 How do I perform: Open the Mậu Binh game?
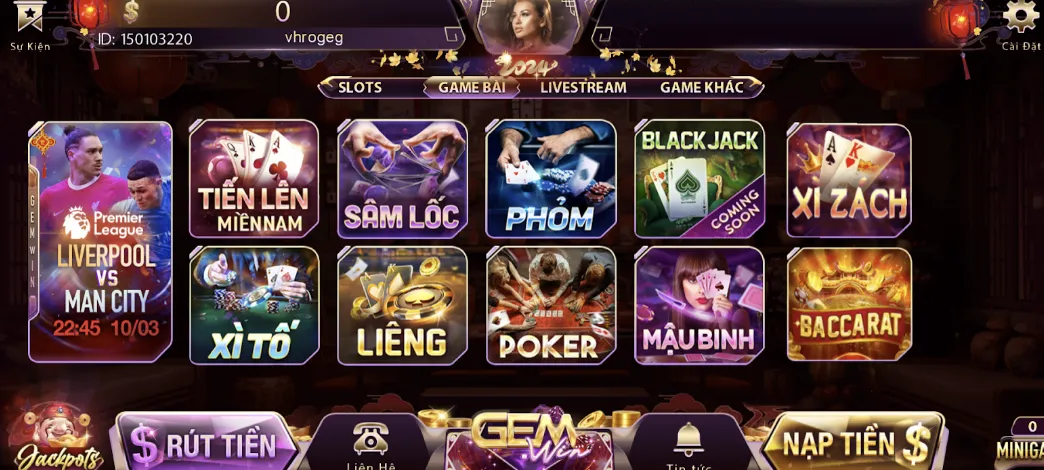tap(699, 305)
